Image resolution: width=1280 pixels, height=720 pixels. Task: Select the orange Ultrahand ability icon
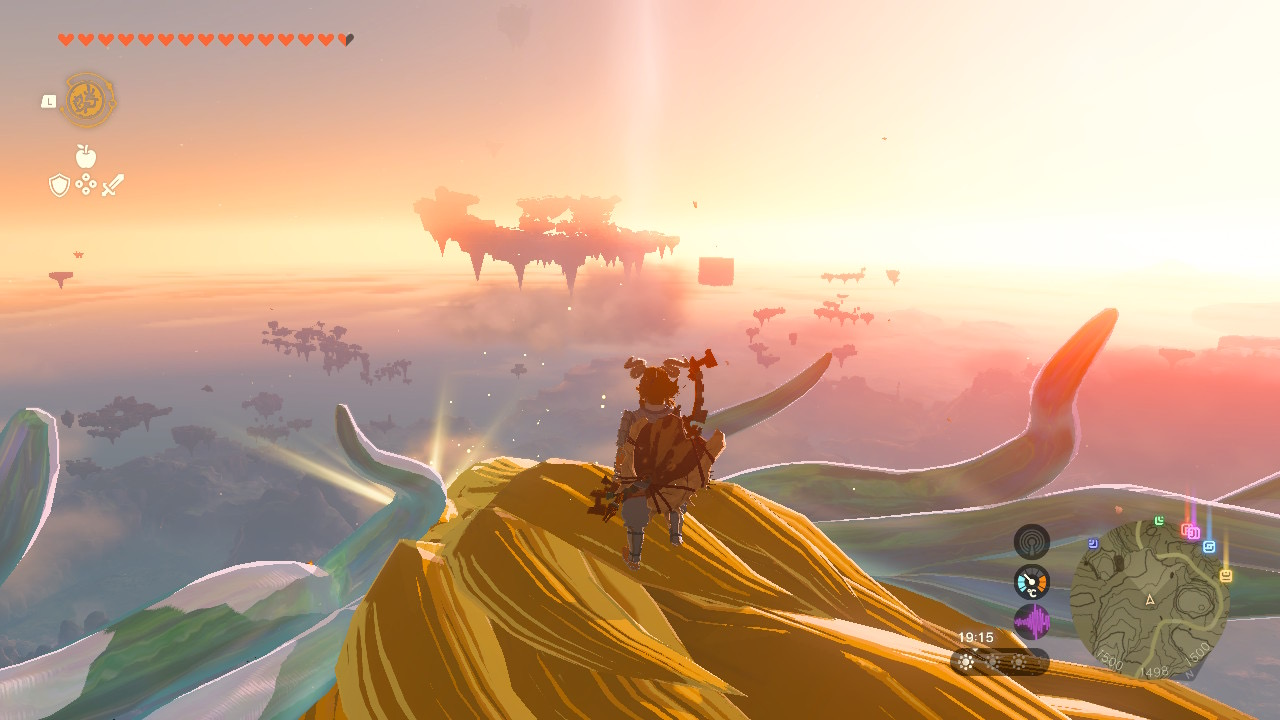[x=88, y=100]
